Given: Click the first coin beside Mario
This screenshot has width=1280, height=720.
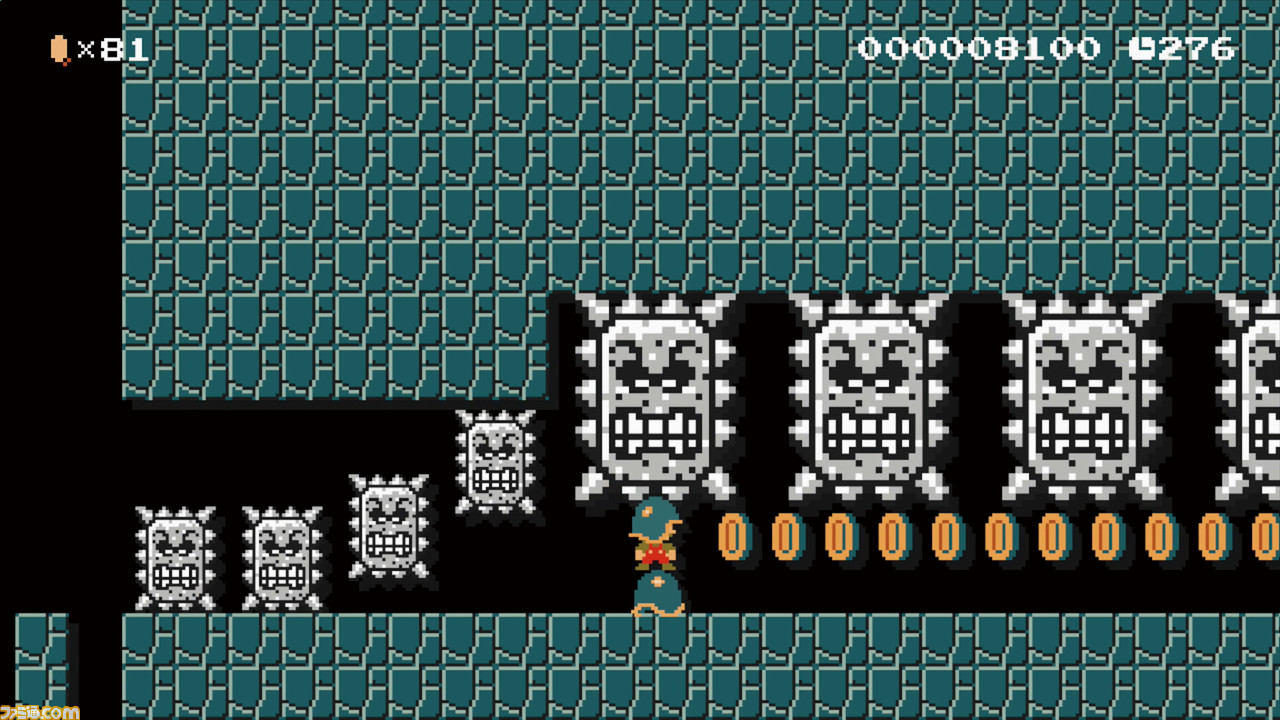Looking at the screenshot, I should [x=733, y=537].
